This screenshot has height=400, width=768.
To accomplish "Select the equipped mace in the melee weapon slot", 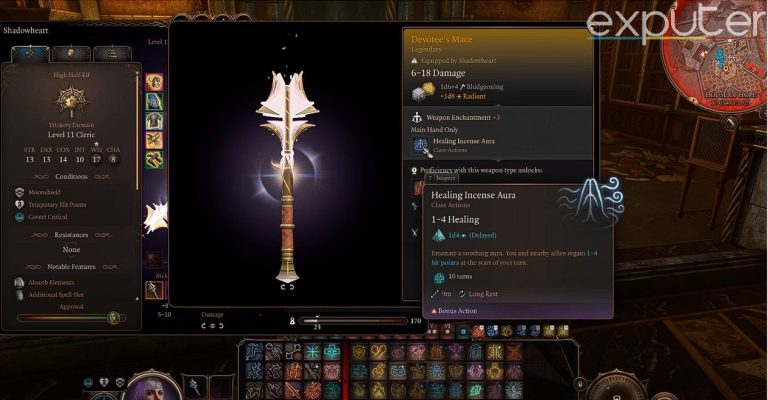I will click(154, 289).
